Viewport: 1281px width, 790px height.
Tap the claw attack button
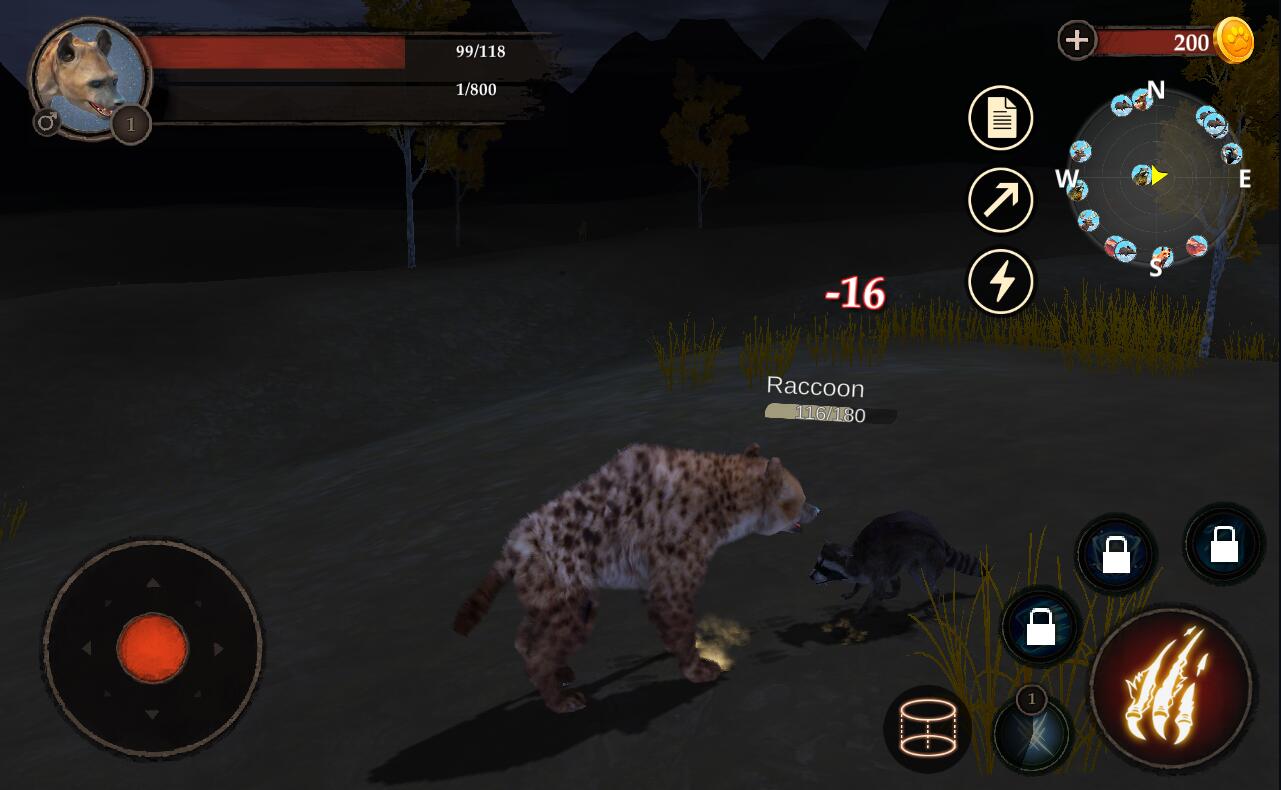(1170, 688)
